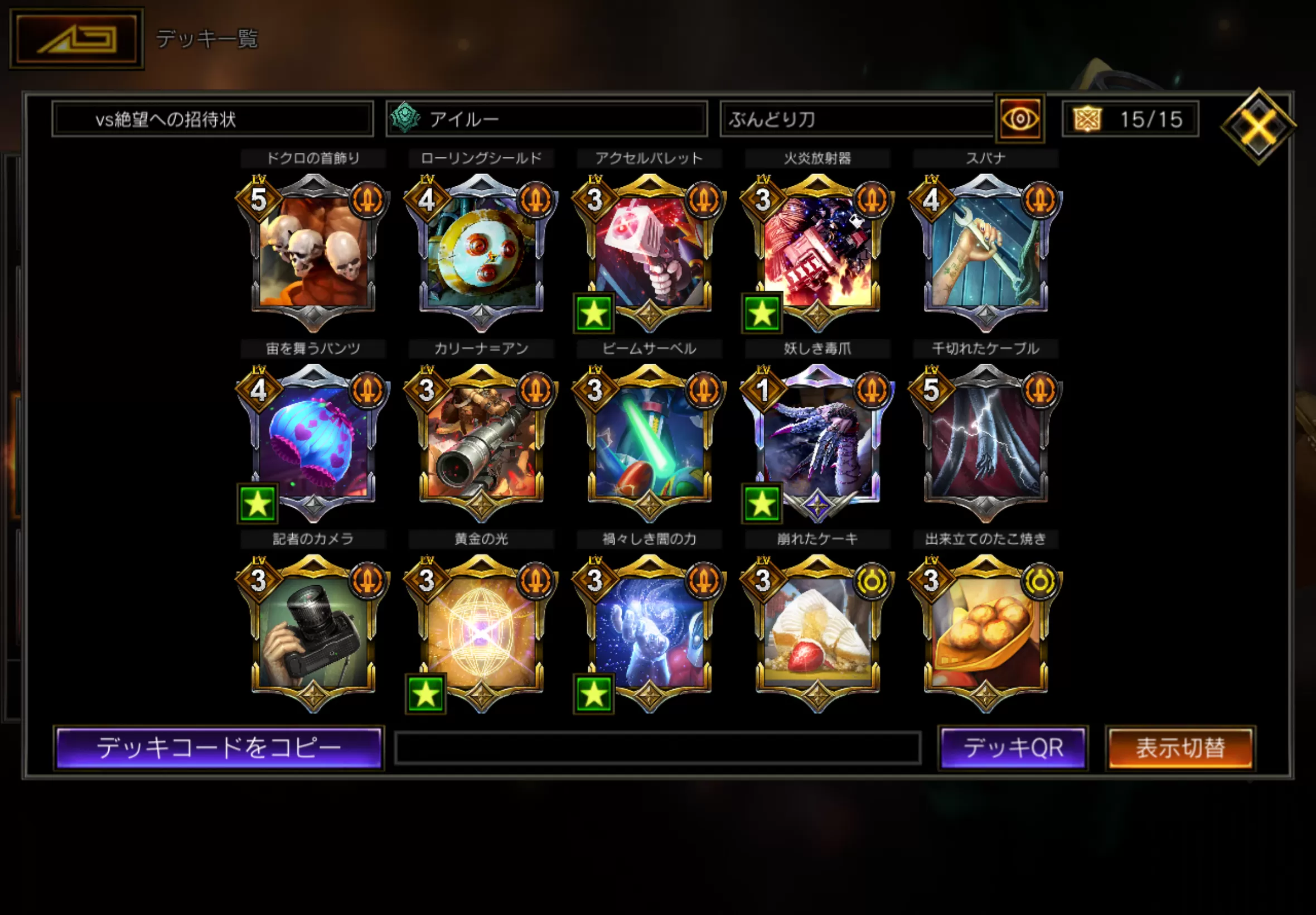Pick the 黄金の光 card
This screenshot has width=1316, height=915.
tap(481, 633)
